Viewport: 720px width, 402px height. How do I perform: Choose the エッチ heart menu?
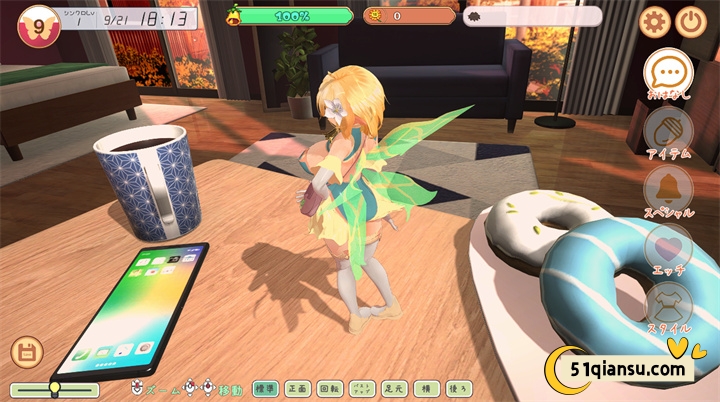tap(667, 246)
